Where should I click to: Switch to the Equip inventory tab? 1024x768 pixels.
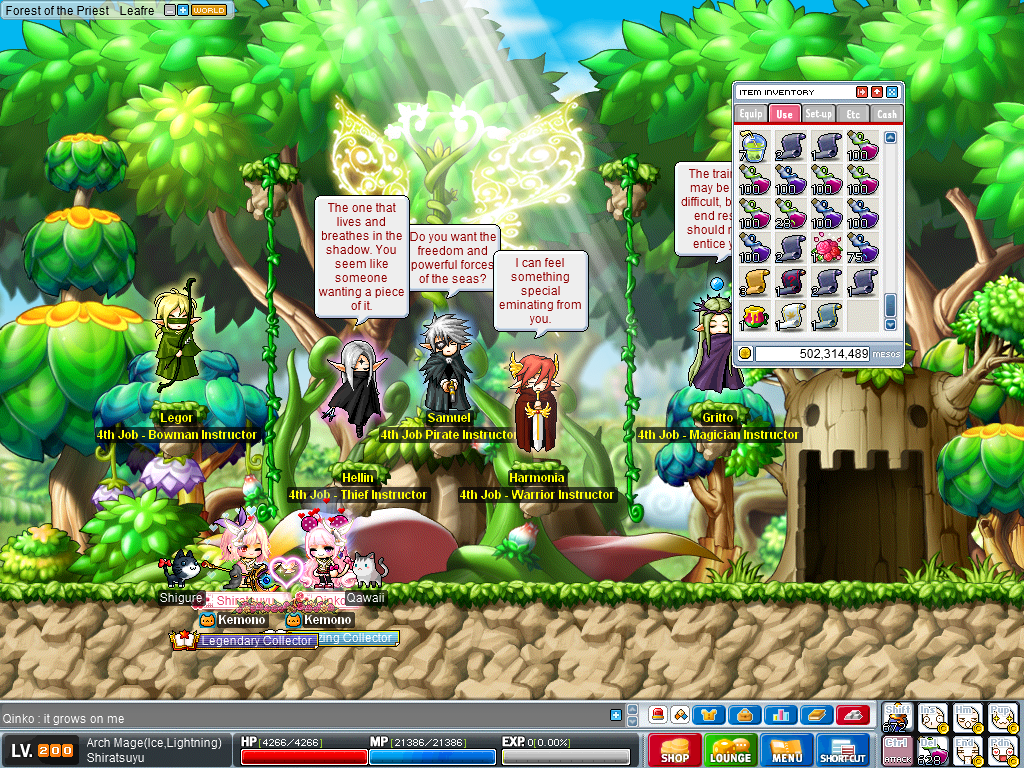pos(752,114)
